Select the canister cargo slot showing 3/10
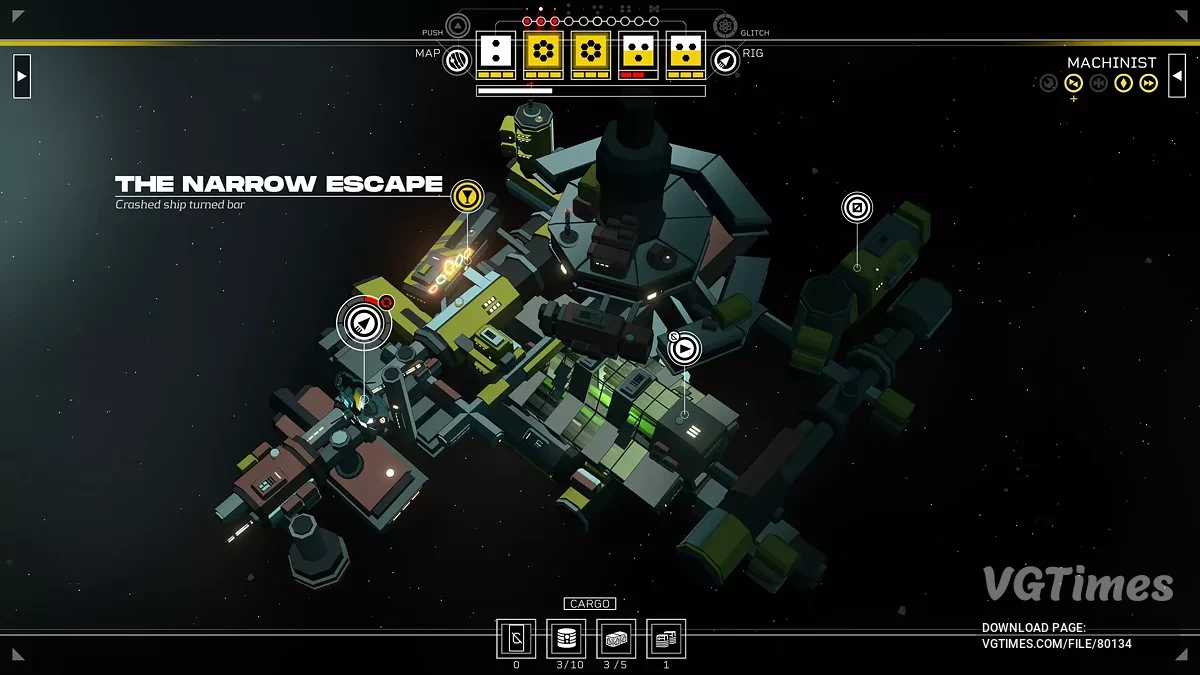This screenshot has width=1200, height=675. pyautogui.click(x=566, y=638)
